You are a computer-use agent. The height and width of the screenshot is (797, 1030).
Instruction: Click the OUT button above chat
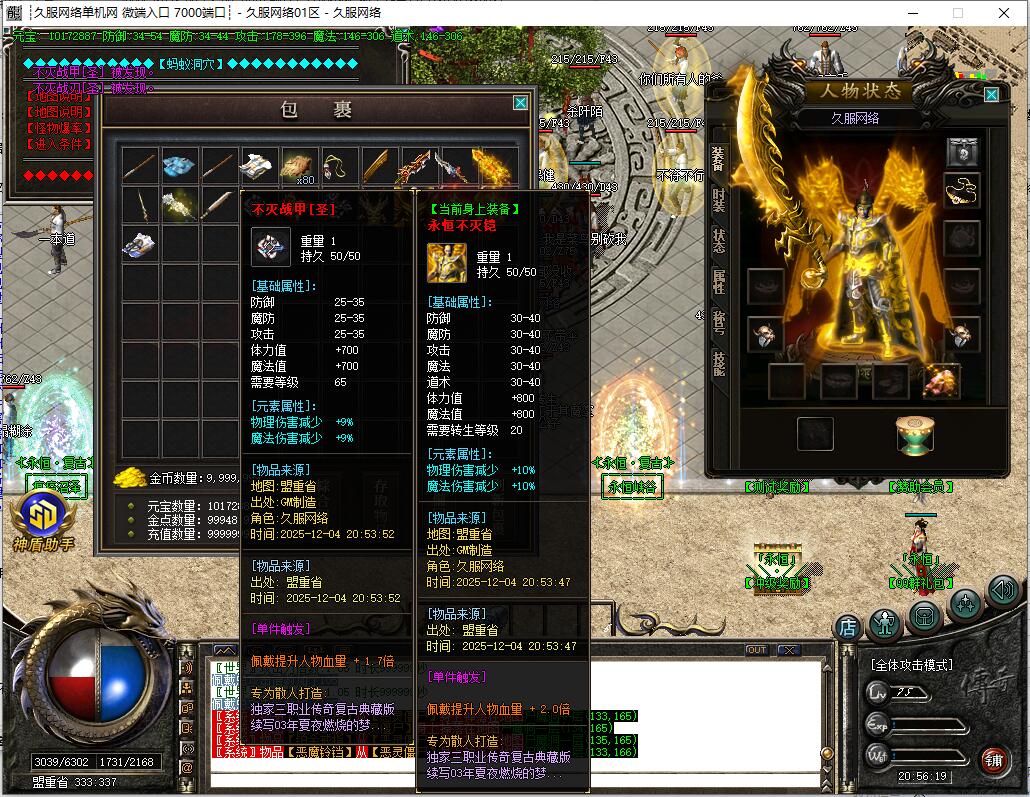757,650
